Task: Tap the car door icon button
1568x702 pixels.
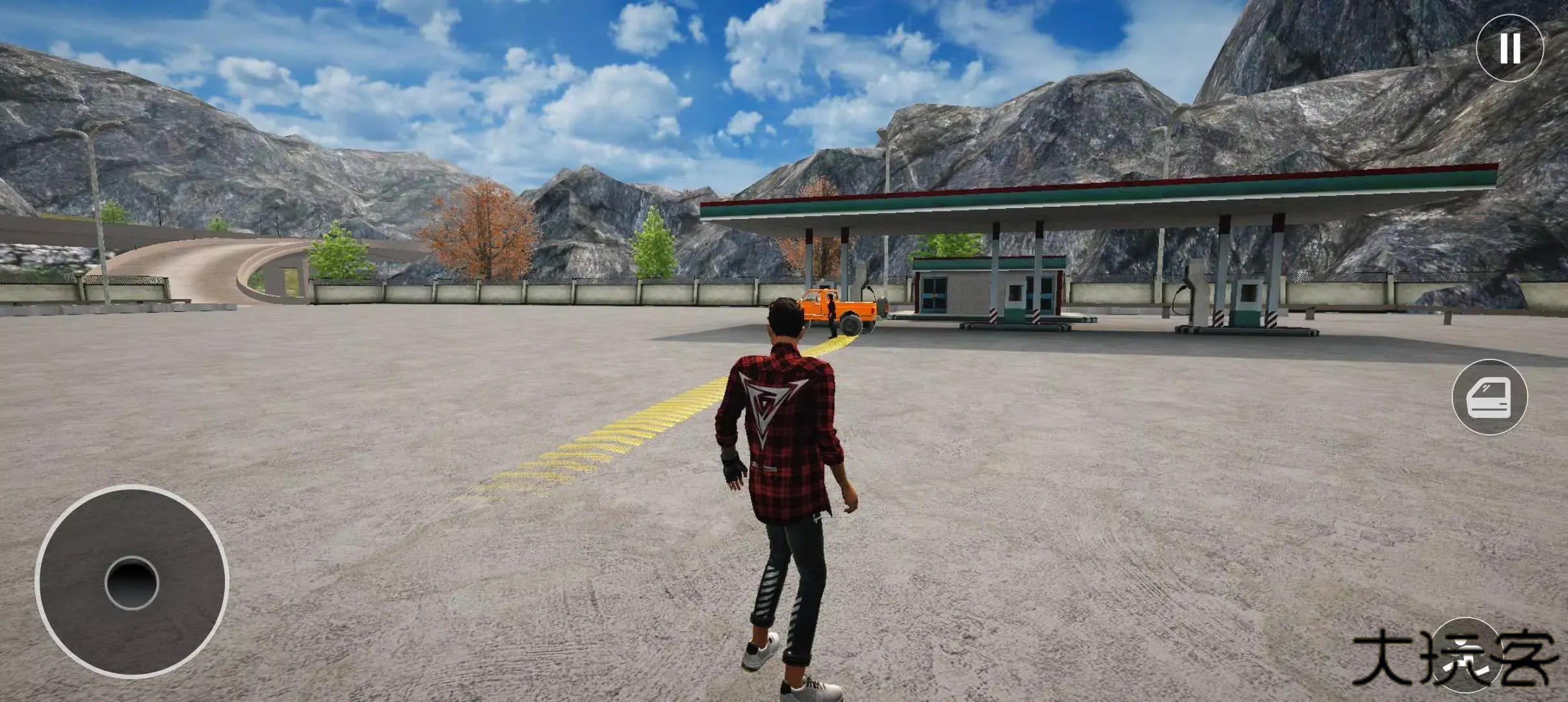Action: coord(1489,397)
